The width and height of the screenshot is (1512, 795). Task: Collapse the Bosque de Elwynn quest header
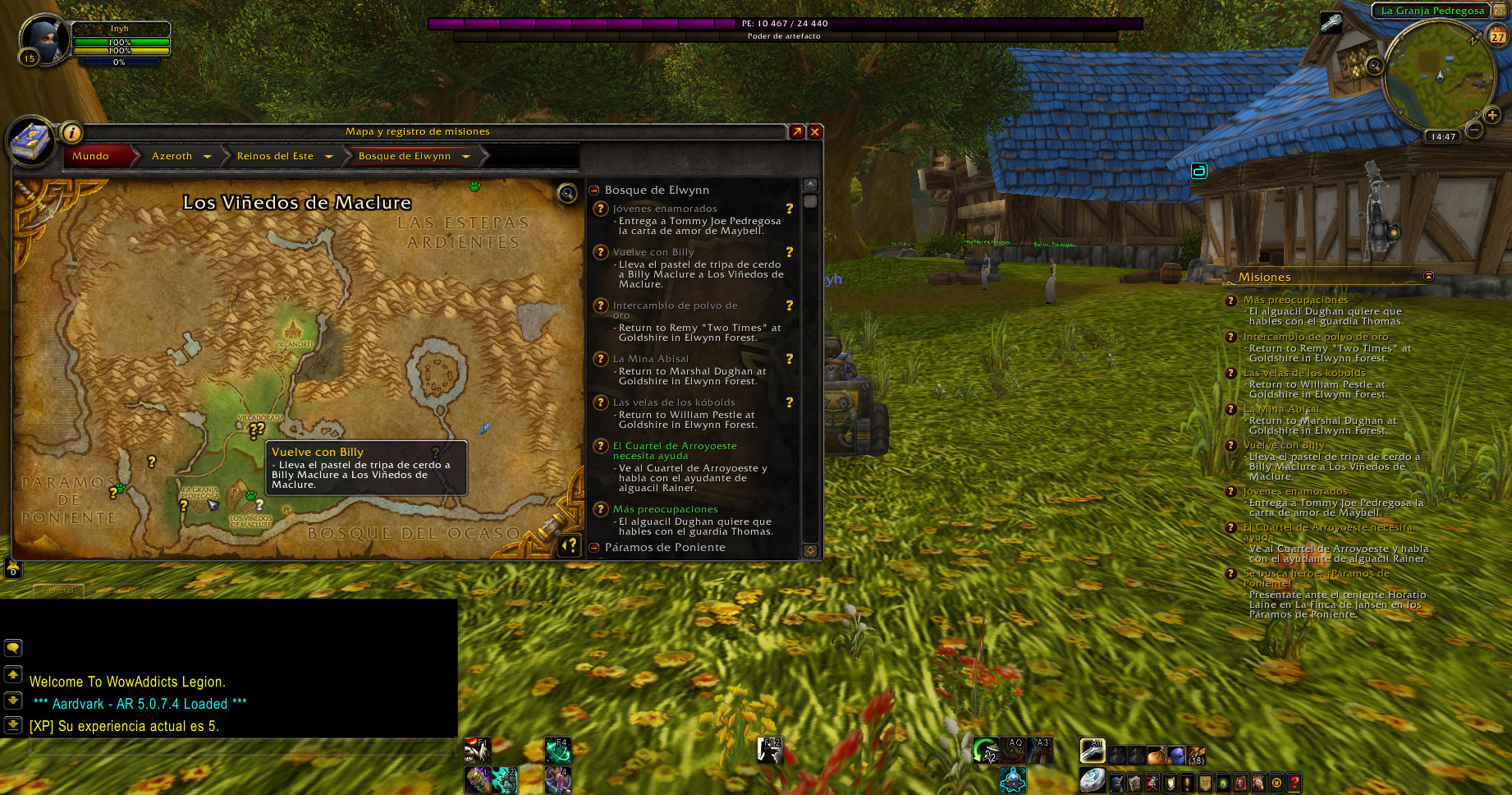click(x=594, y=190)
